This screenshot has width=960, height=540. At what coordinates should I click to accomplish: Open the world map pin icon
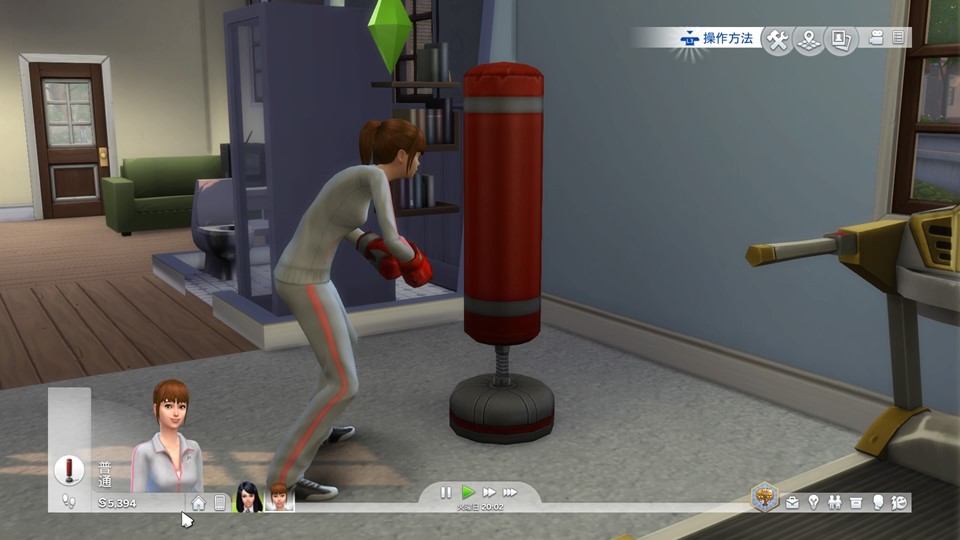pyautogui.click(x=809, y=39)
